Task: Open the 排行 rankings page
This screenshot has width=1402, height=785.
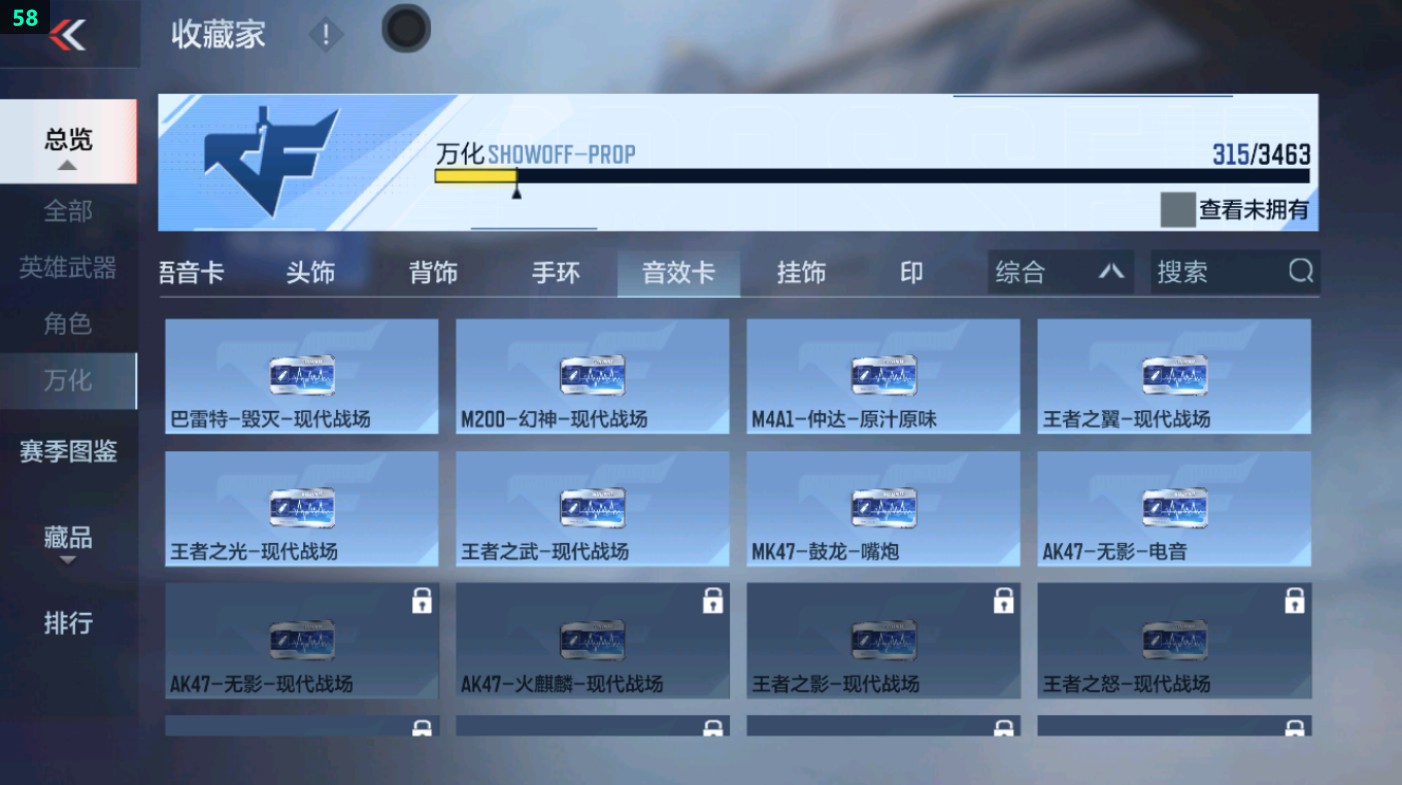Action: coord(68,624)
